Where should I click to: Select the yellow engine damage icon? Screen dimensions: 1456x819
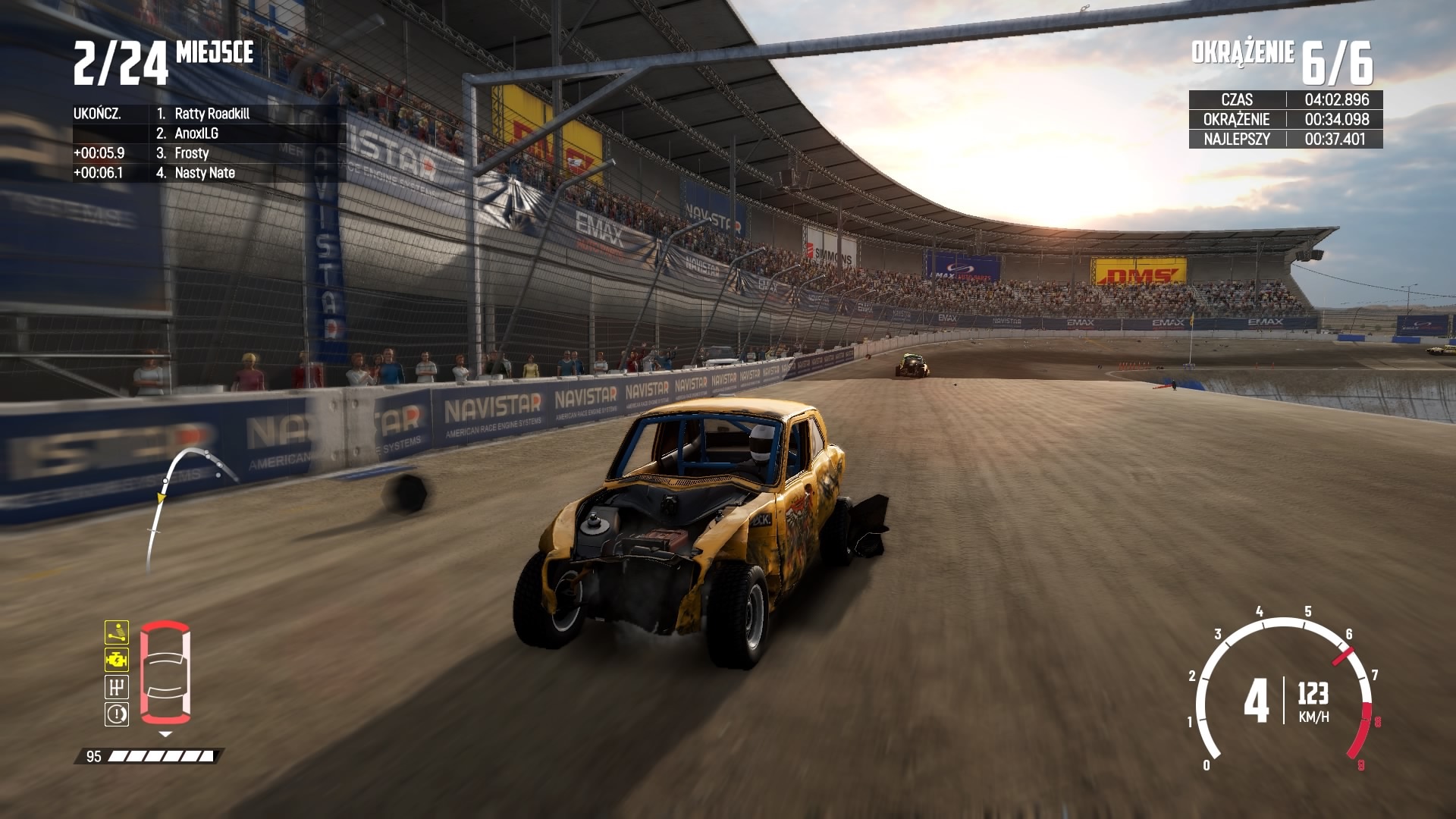[x=117, y=659]
